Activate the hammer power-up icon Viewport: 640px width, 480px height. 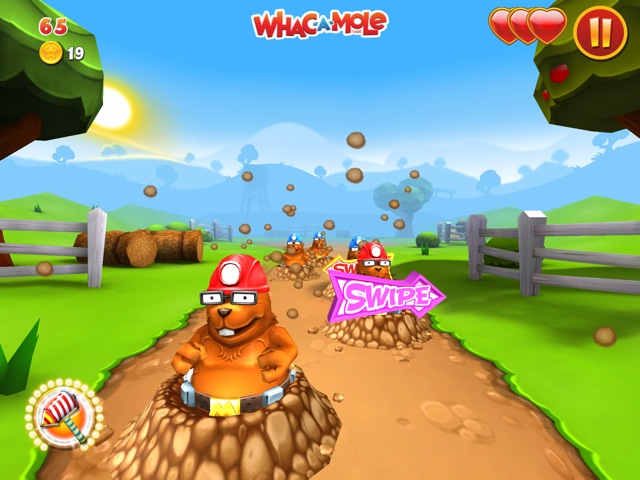click(x=64, y=414)
